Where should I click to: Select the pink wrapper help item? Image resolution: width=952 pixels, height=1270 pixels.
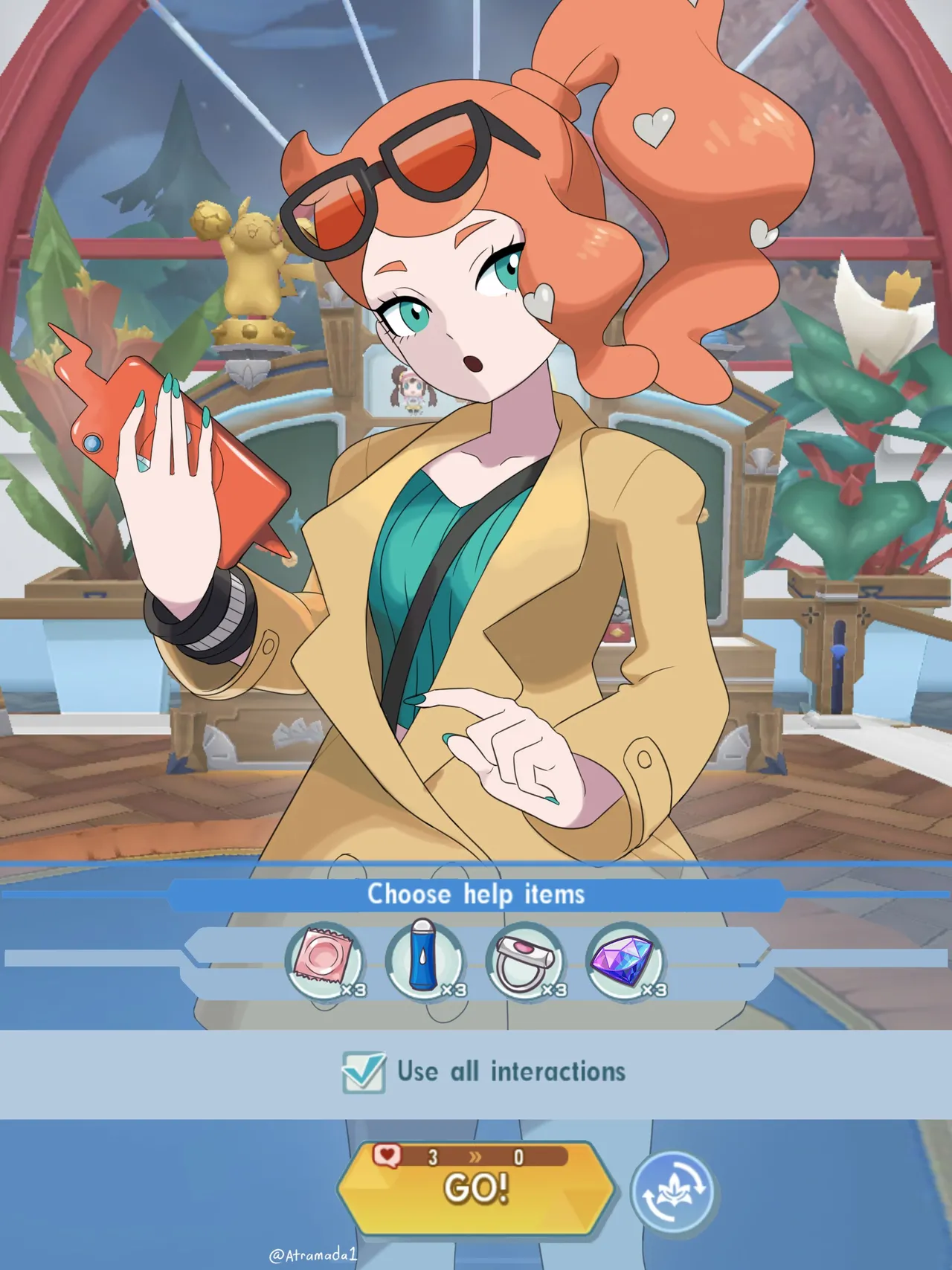pyautogui.click(x=324, y=961)
